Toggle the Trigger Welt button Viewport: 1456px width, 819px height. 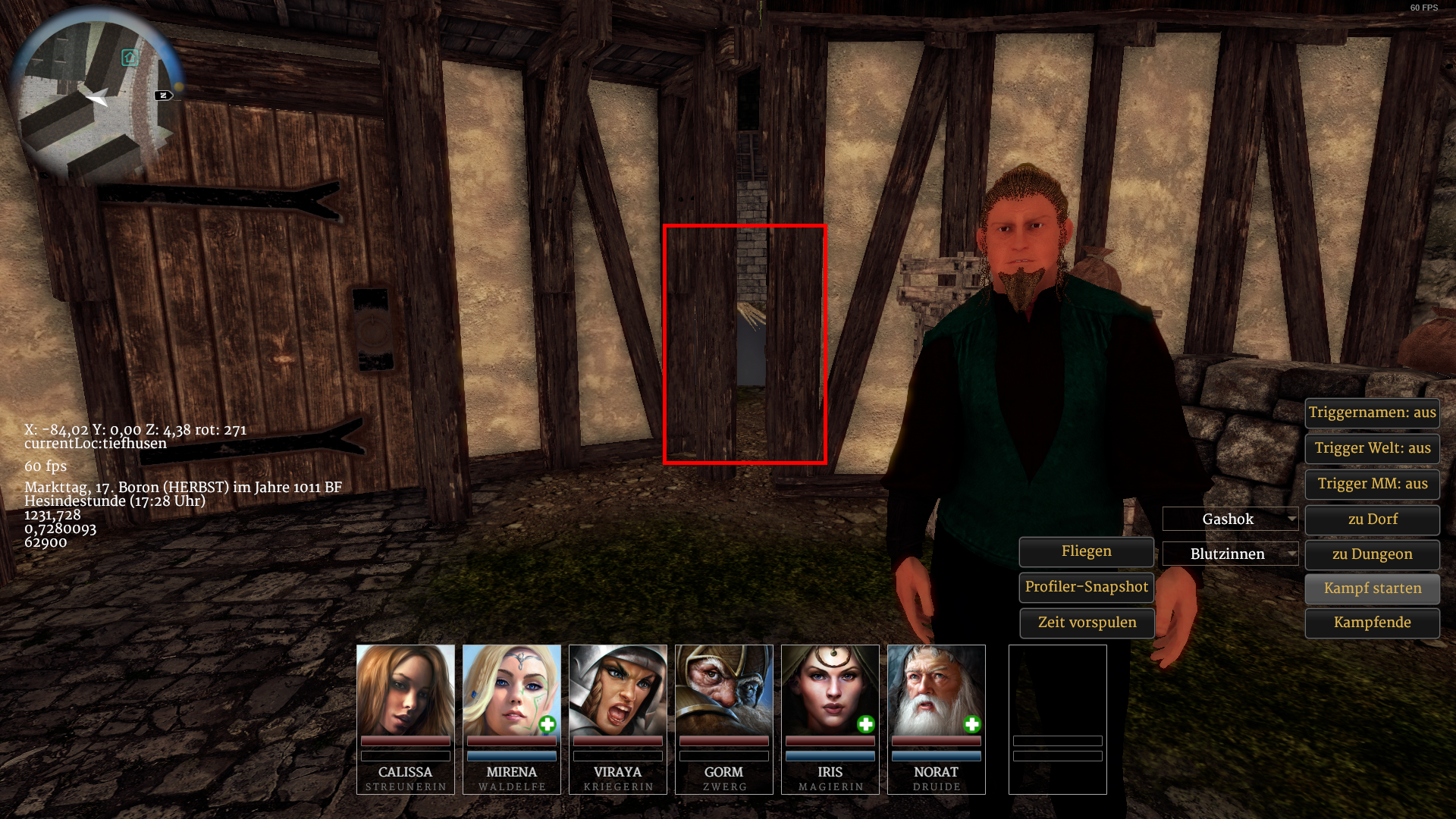[x=1372, y=448]
